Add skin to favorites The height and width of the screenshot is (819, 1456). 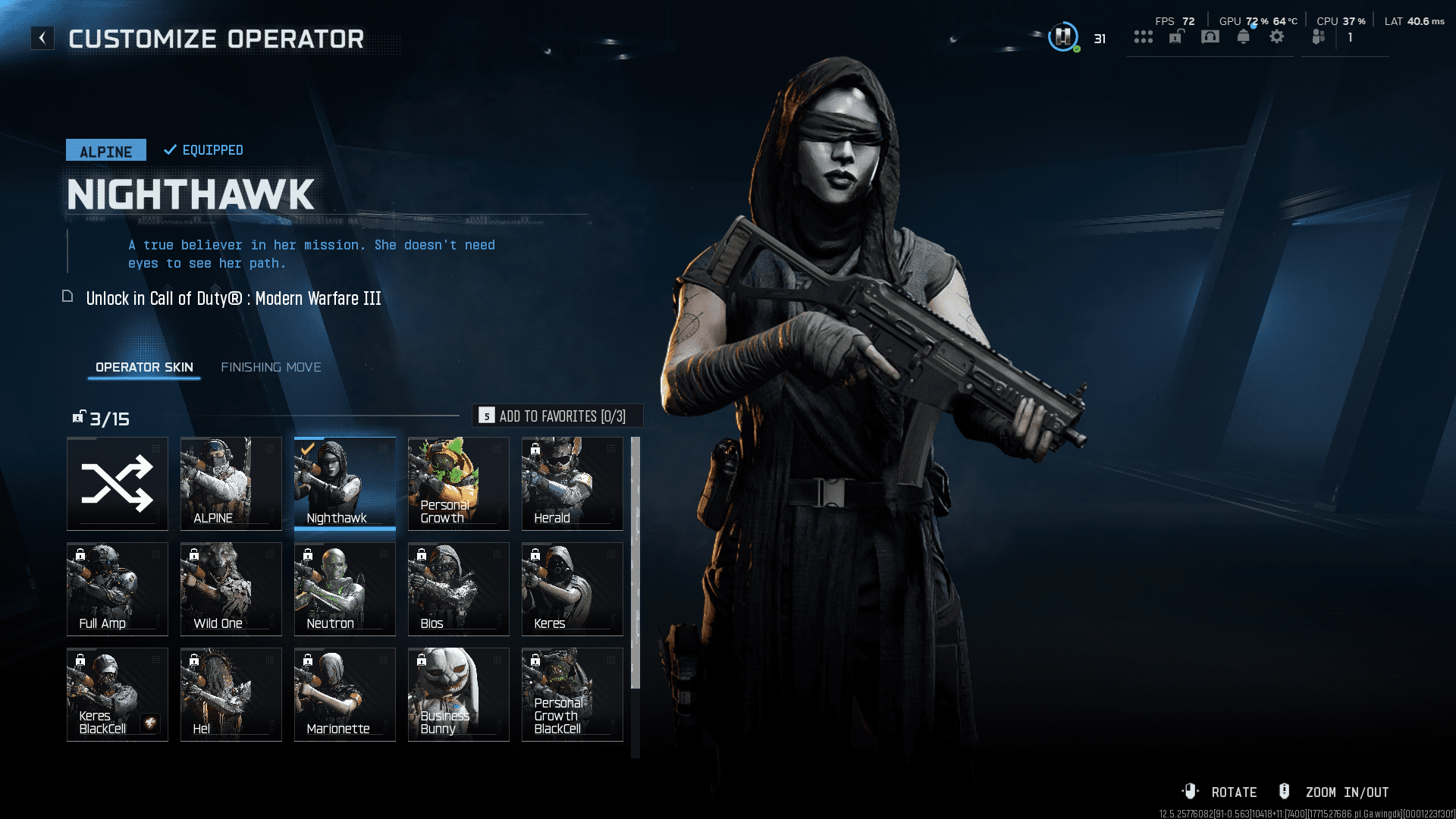tap(557, 416)
